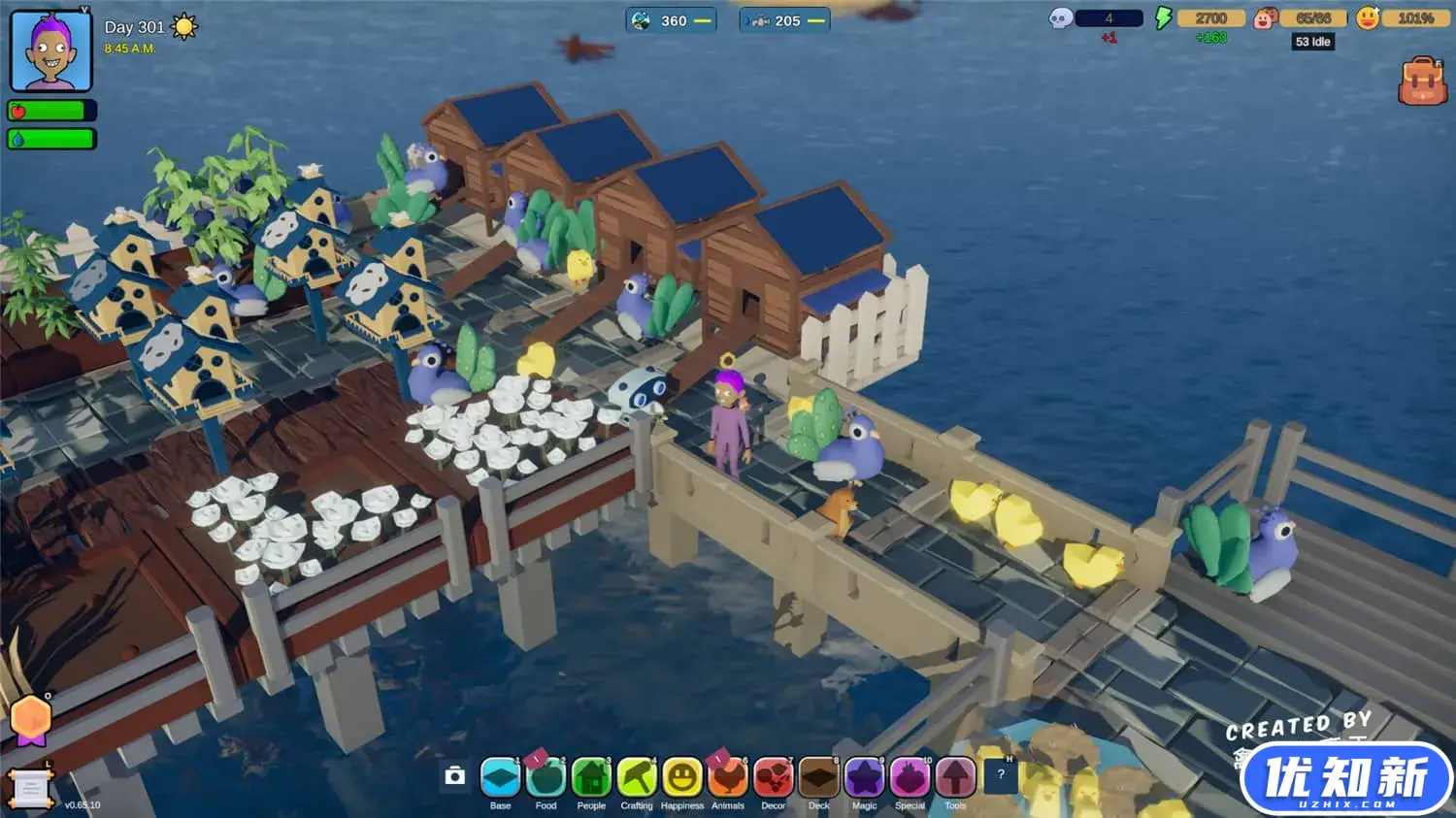The image size is (1456, 818).
Task: Choose the Deck build category
Action: click(x=819, y=777)
